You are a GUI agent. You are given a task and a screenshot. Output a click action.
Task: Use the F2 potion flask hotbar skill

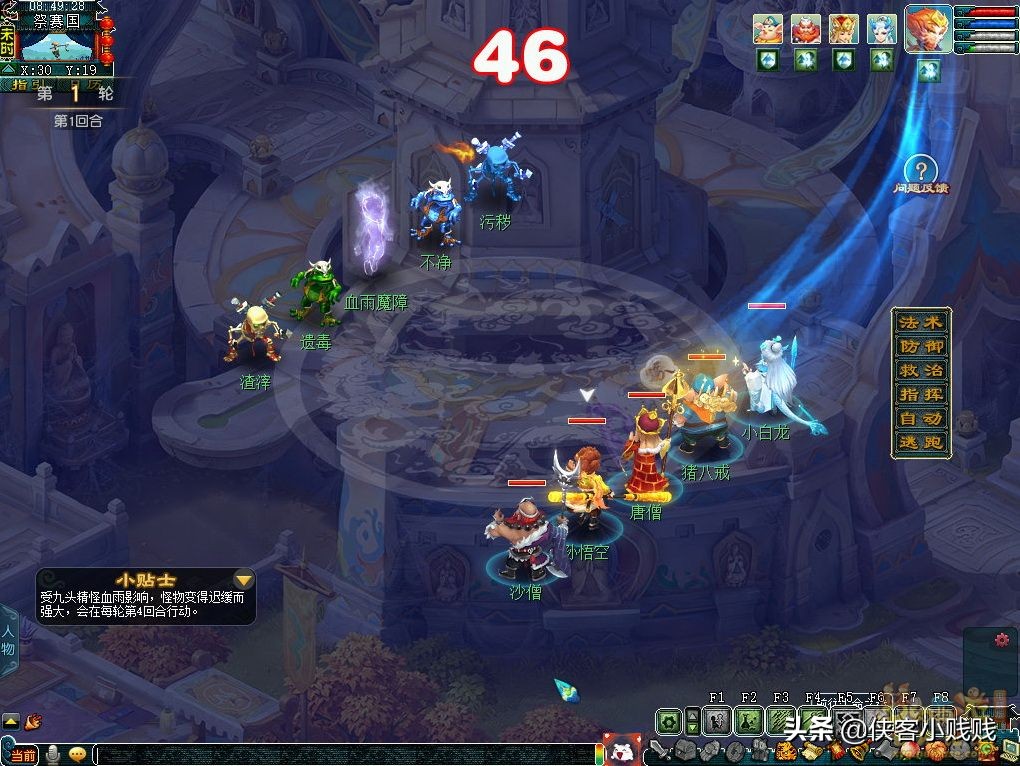tap(749, 721)
